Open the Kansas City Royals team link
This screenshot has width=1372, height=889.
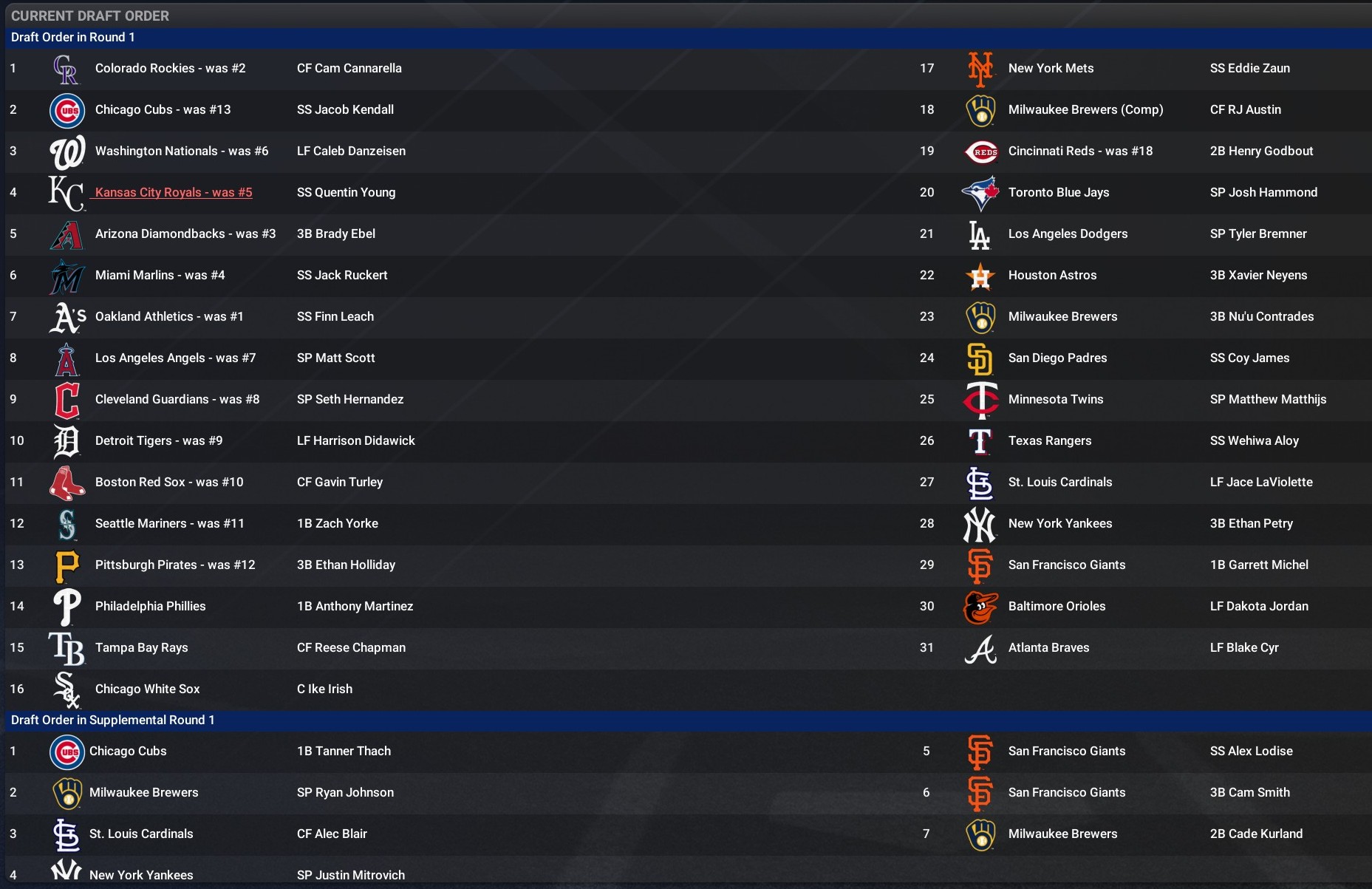tap(172, 192)
